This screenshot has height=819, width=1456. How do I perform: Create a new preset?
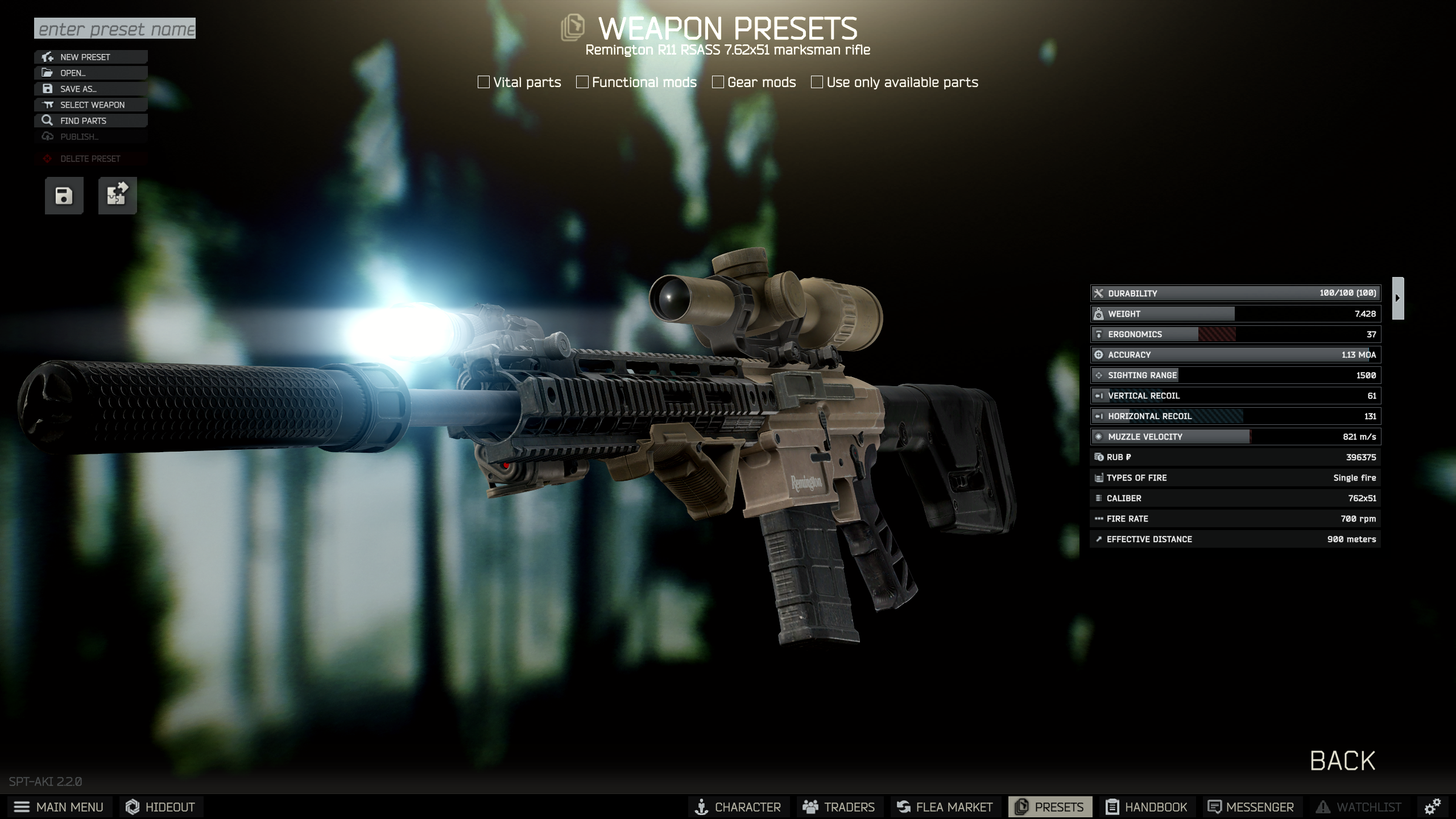coord(91,57)
